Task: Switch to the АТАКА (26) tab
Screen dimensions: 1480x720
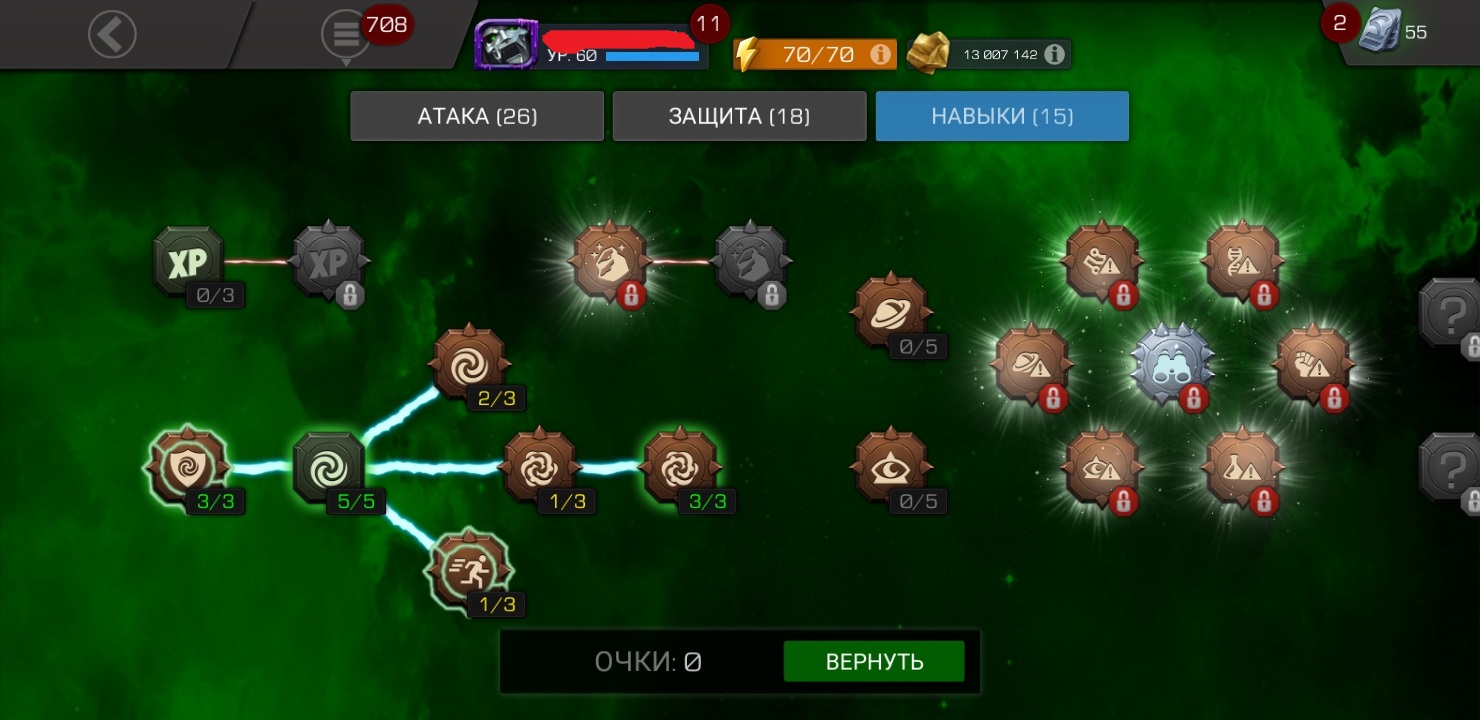Action: coord(477,116)
